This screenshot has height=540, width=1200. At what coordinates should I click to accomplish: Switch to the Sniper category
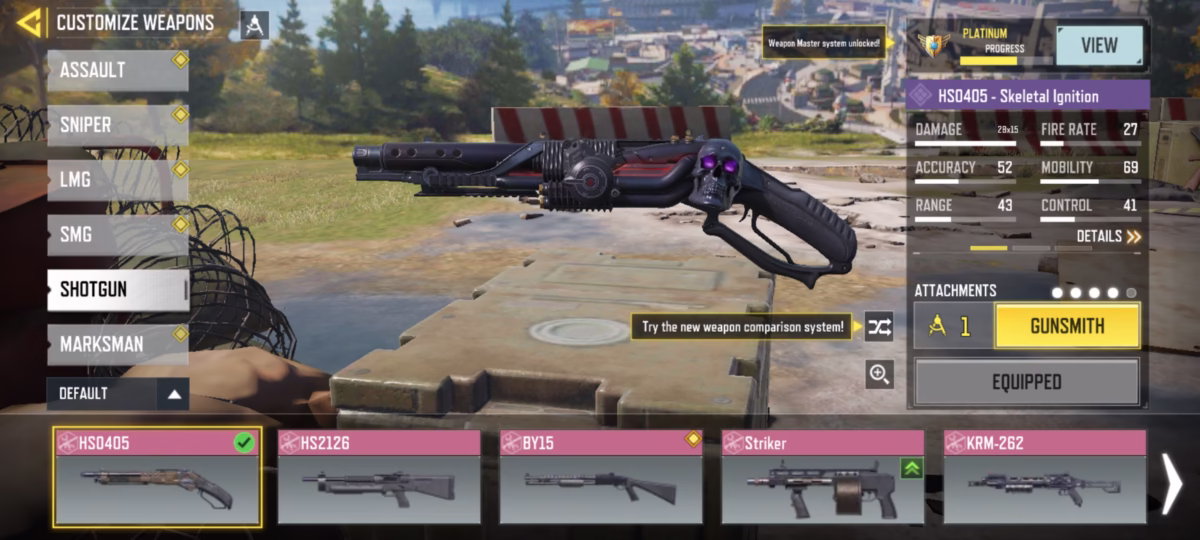[x=117, y=126]
